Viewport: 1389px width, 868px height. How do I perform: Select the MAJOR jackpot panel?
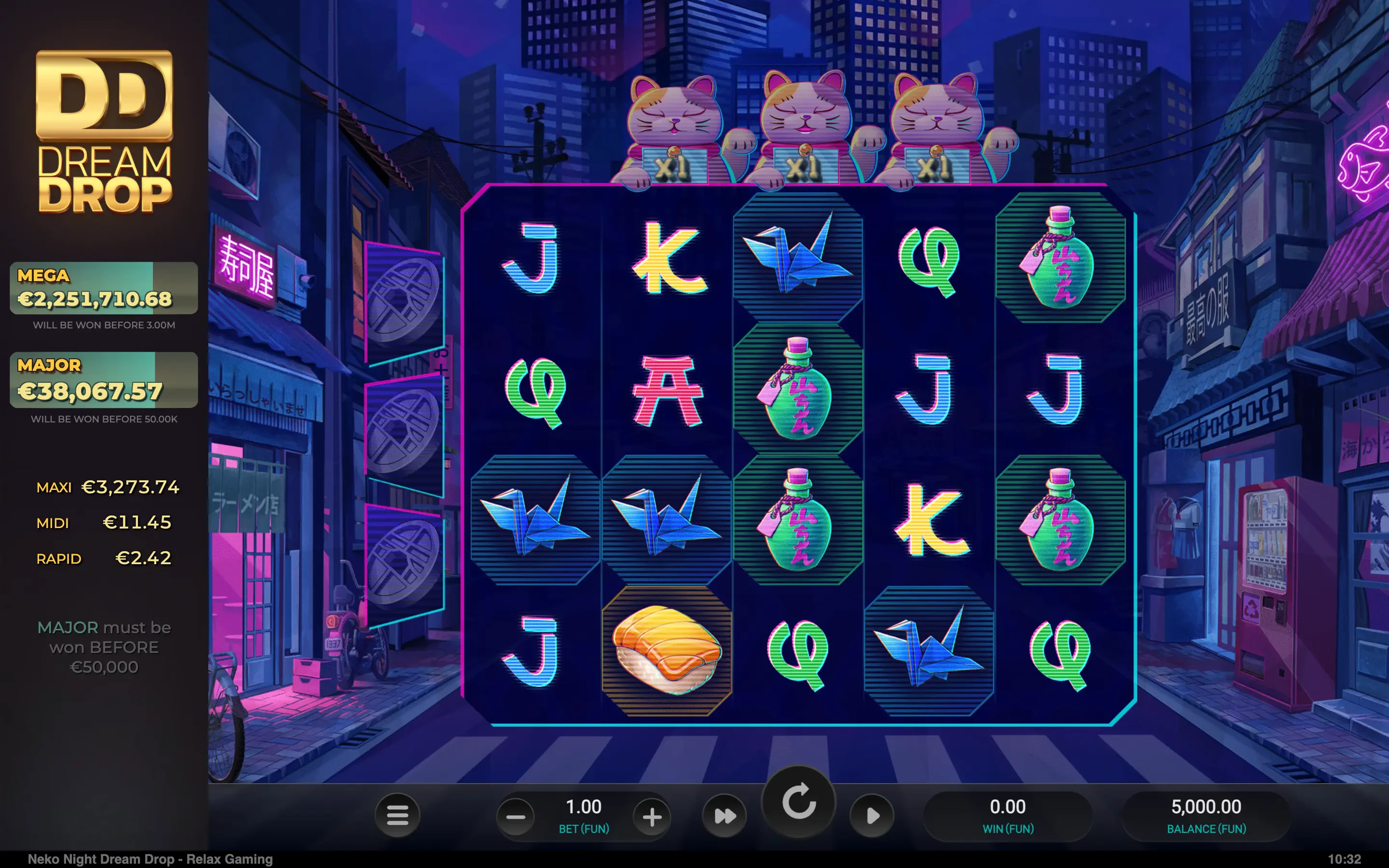[x=104, y=380]
